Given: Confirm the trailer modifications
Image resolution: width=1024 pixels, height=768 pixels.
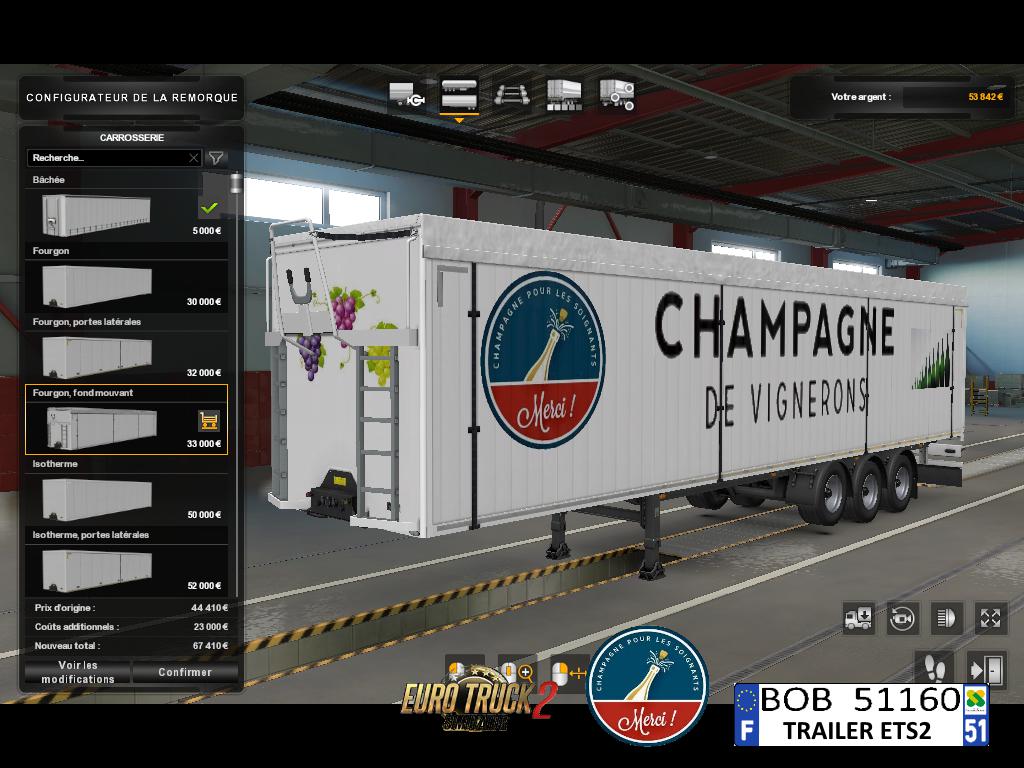Looking at the screenshot, I should [185, 672].
